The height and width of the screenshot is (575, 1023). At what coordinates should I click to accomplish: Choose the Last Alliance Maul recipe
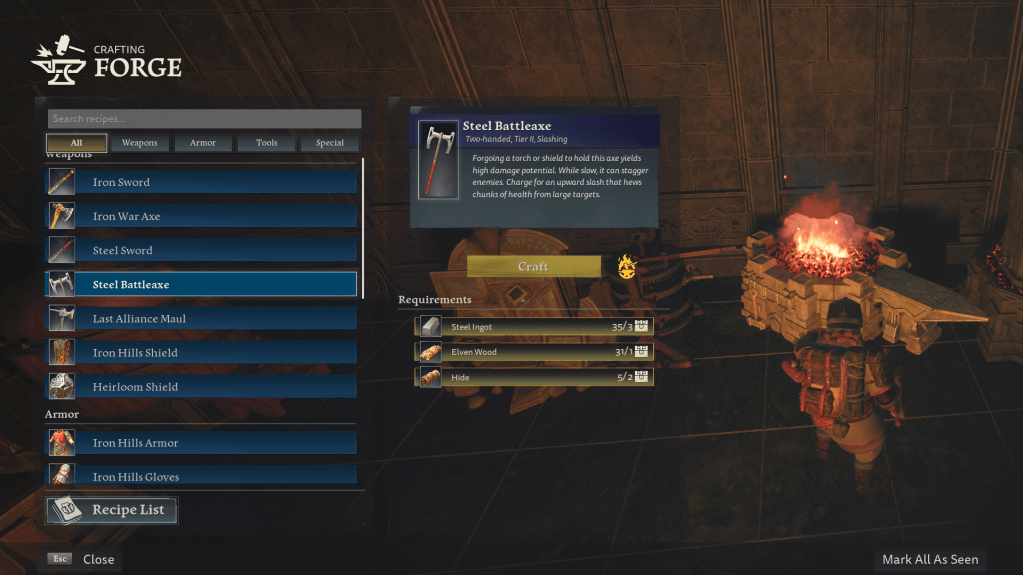[x=201, y=318]
